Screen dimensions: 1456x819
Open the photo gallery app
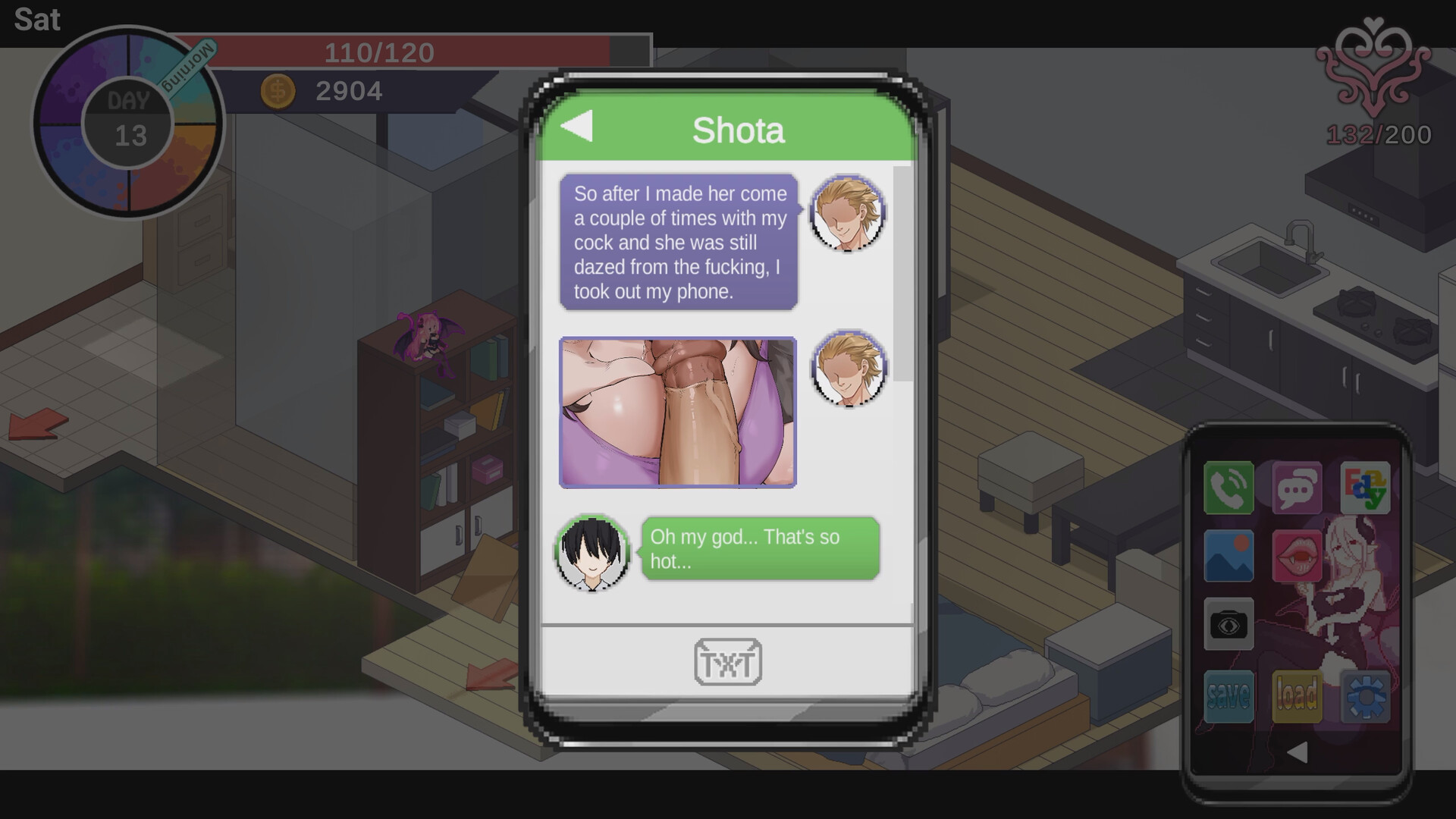[x=1228, y=556]
